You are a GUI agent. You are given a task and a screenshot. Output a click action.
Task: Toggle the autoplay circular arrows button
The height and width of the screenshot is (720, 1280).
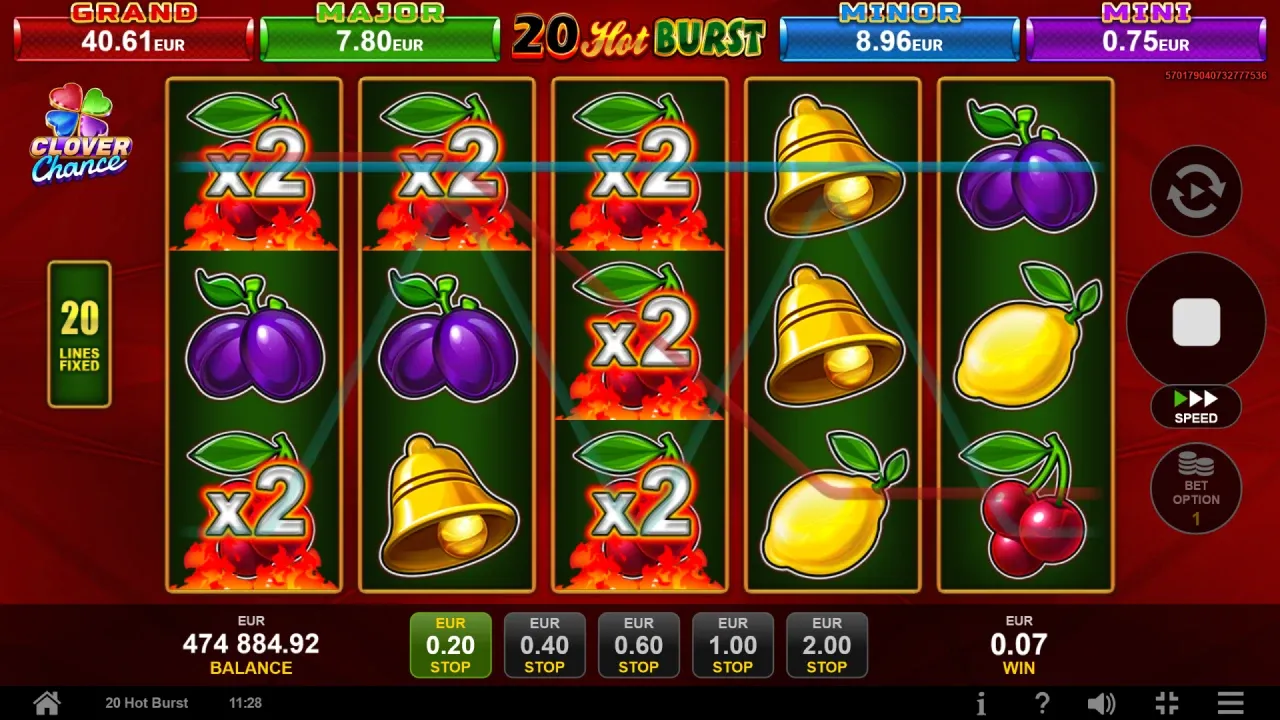[x=1196, y=192]
